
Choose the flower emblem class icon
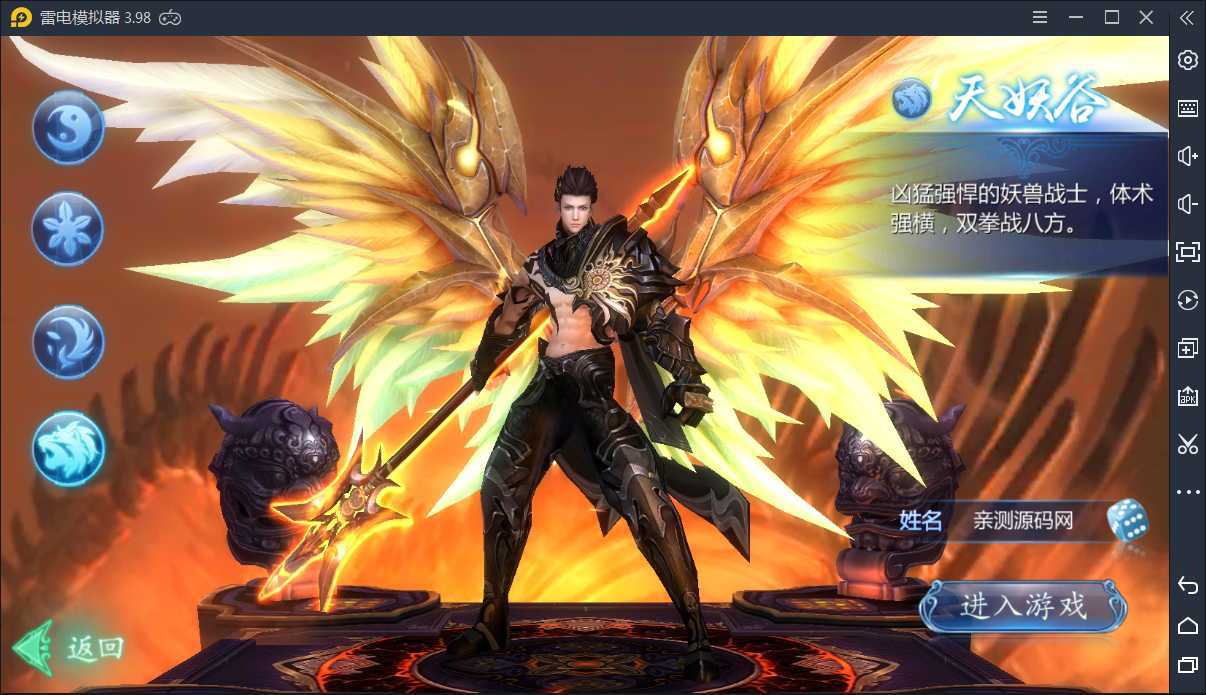(x=68, y=229)
